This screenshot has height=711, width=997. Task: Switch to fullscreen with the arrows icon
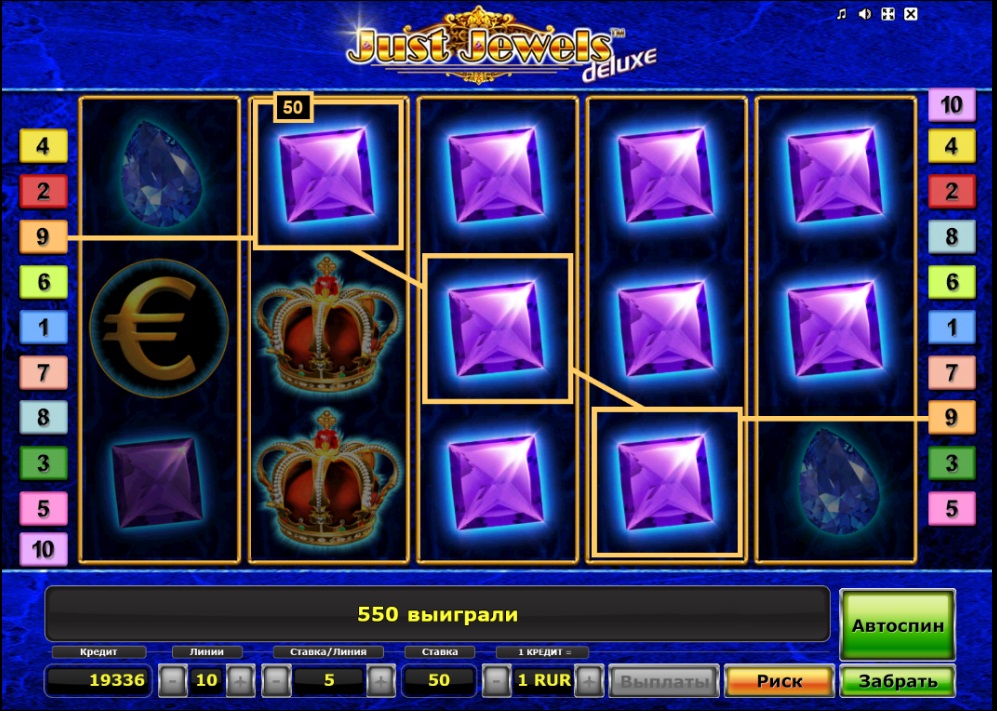(887, 14)
